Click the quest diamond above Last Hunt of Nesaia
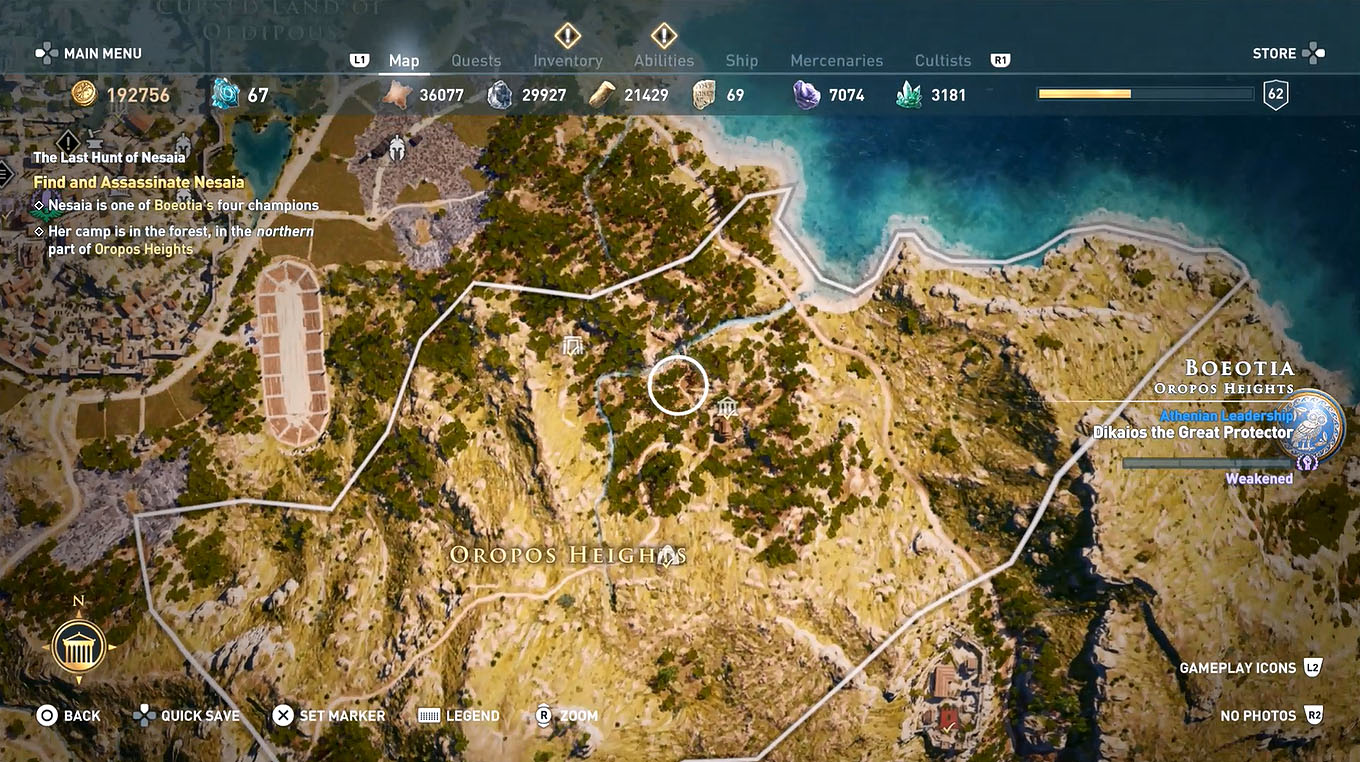Viewport: 1360px width, 762px height. pos(68,141)
